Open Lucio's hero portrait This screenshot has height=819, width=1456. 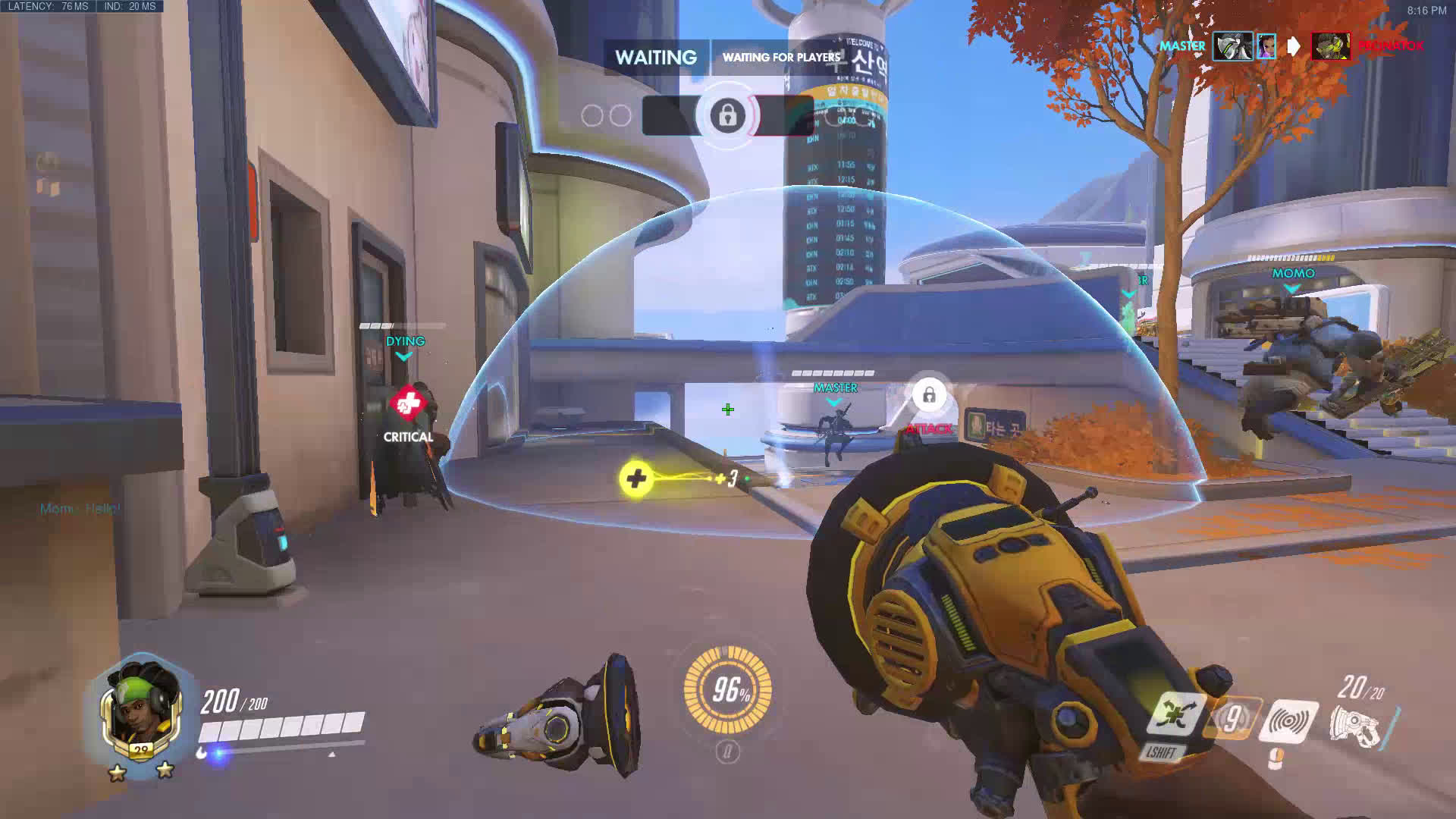pyautogui.click(x=140, y=709)
